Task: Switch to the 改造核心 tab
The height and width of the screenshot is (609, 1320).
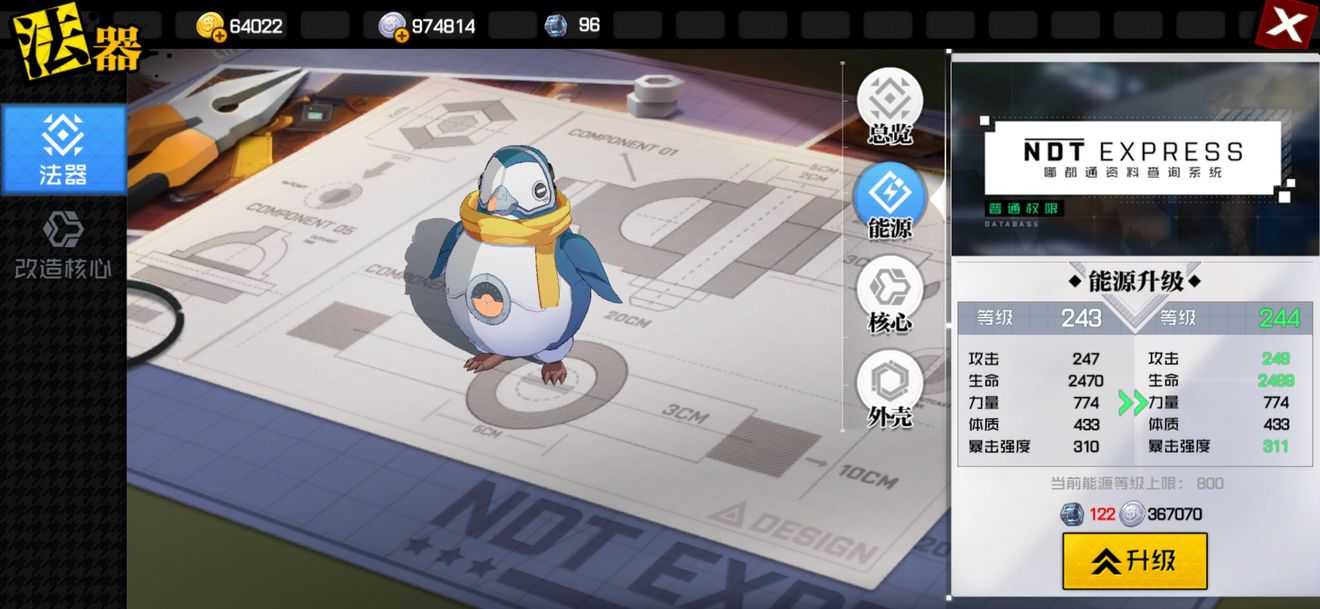Action: tap(62, 244)
